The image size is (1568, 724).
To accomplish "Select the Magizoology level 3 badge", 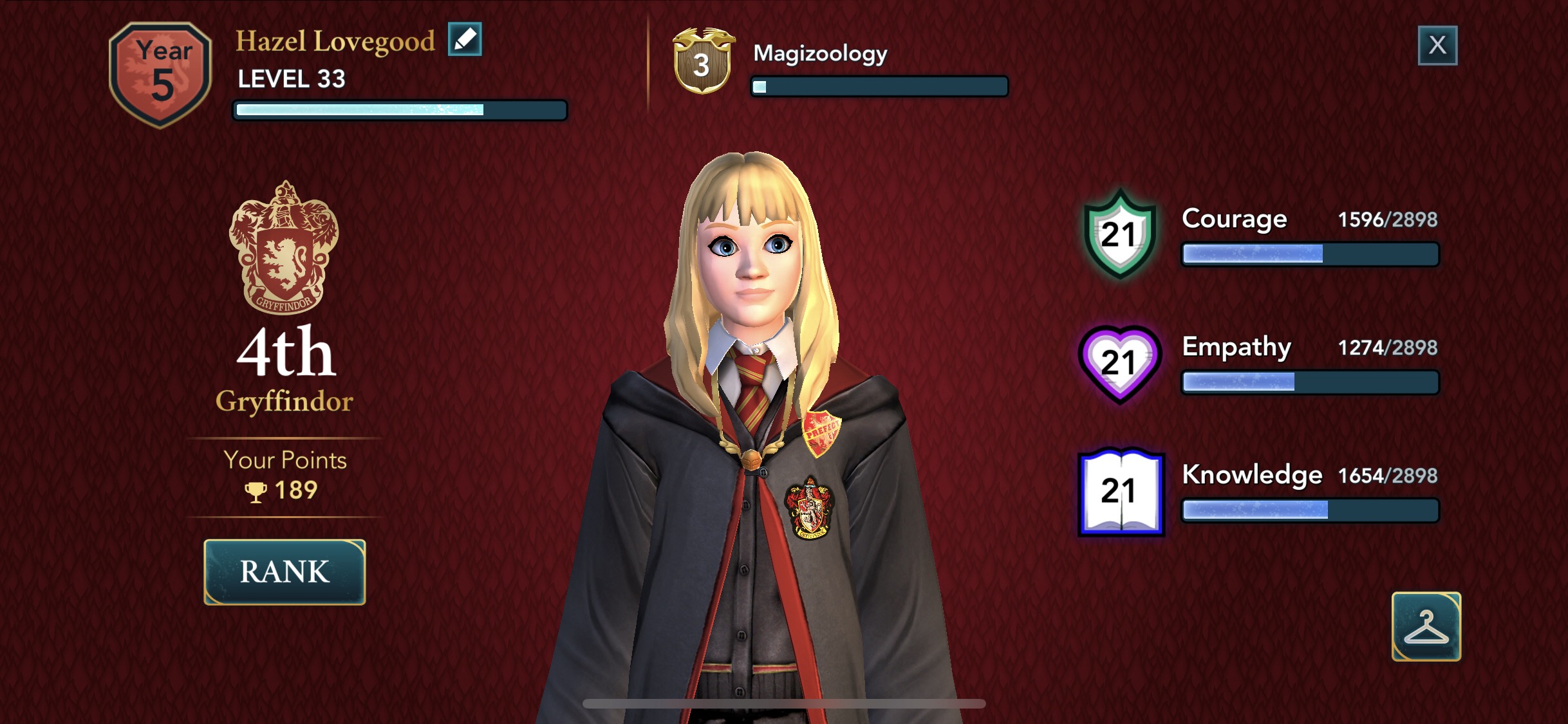I will pos(703,62).
